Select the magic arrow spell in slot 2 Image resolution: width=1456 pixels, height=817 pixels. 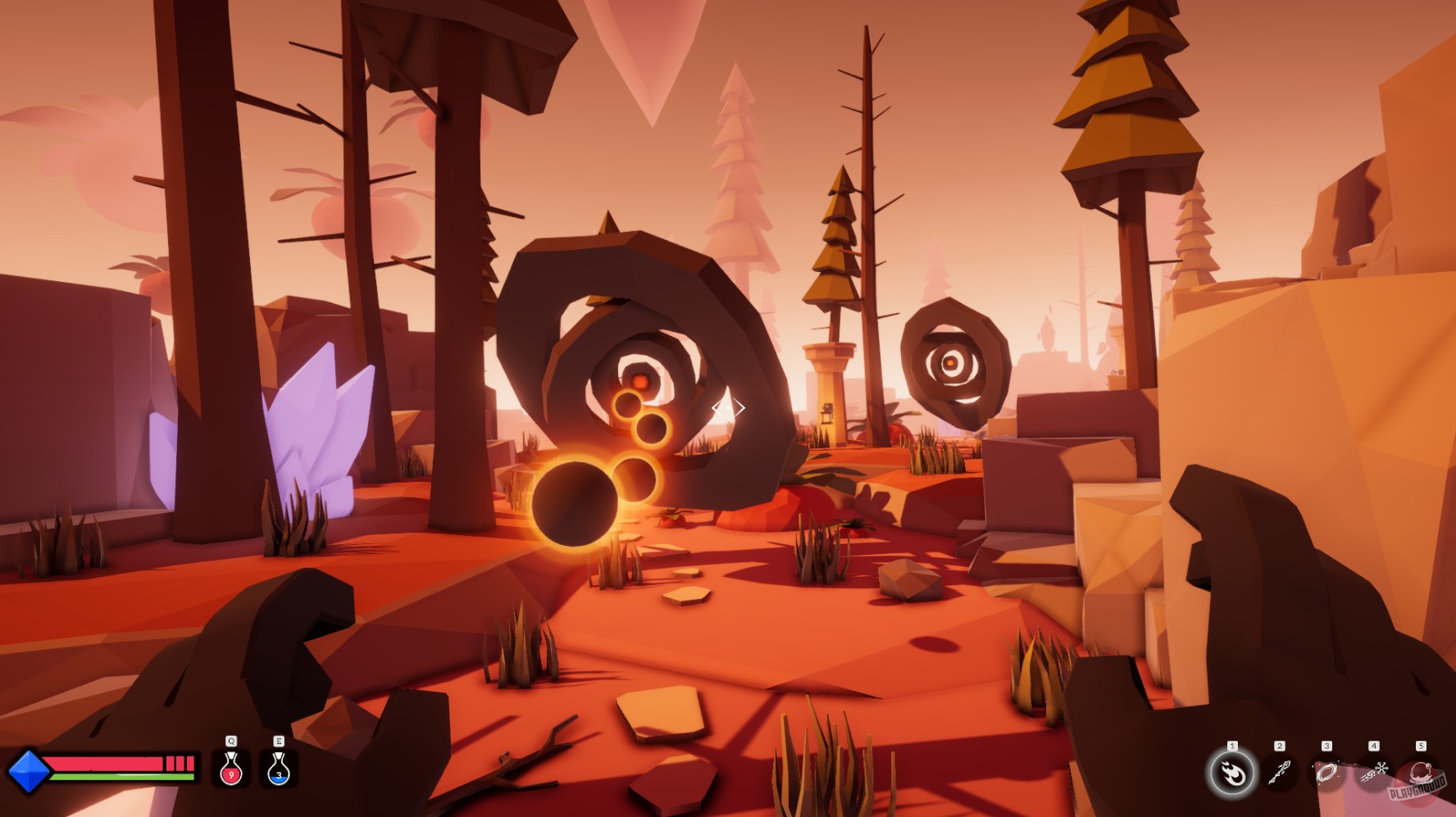point(1280,773)
